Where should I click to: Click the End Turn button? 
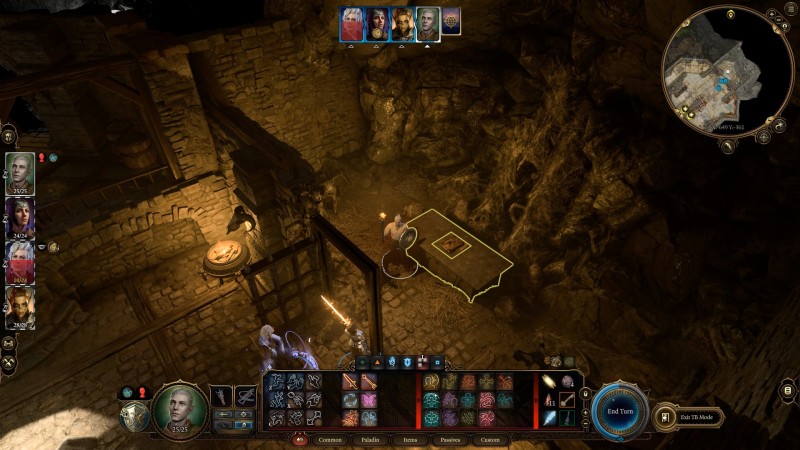(618, 411)
